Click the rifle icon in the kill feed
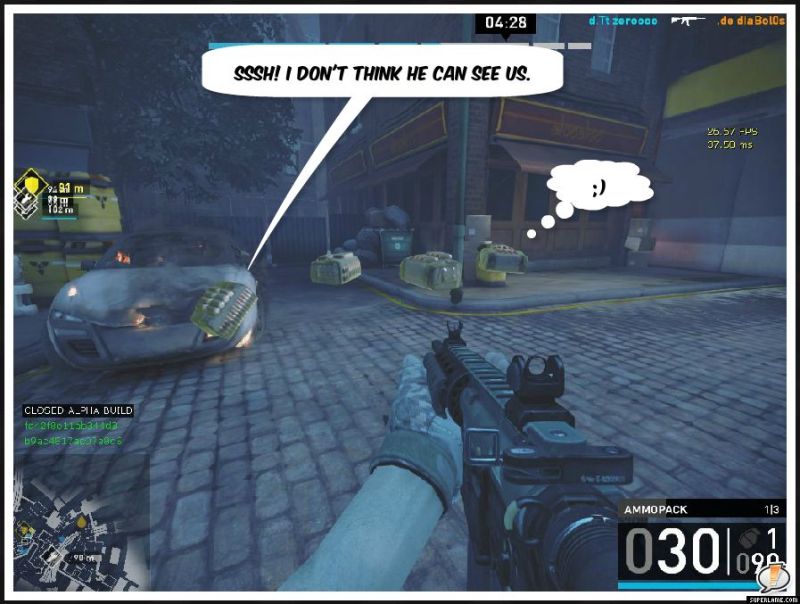The image size is (800, 604). 686,20
